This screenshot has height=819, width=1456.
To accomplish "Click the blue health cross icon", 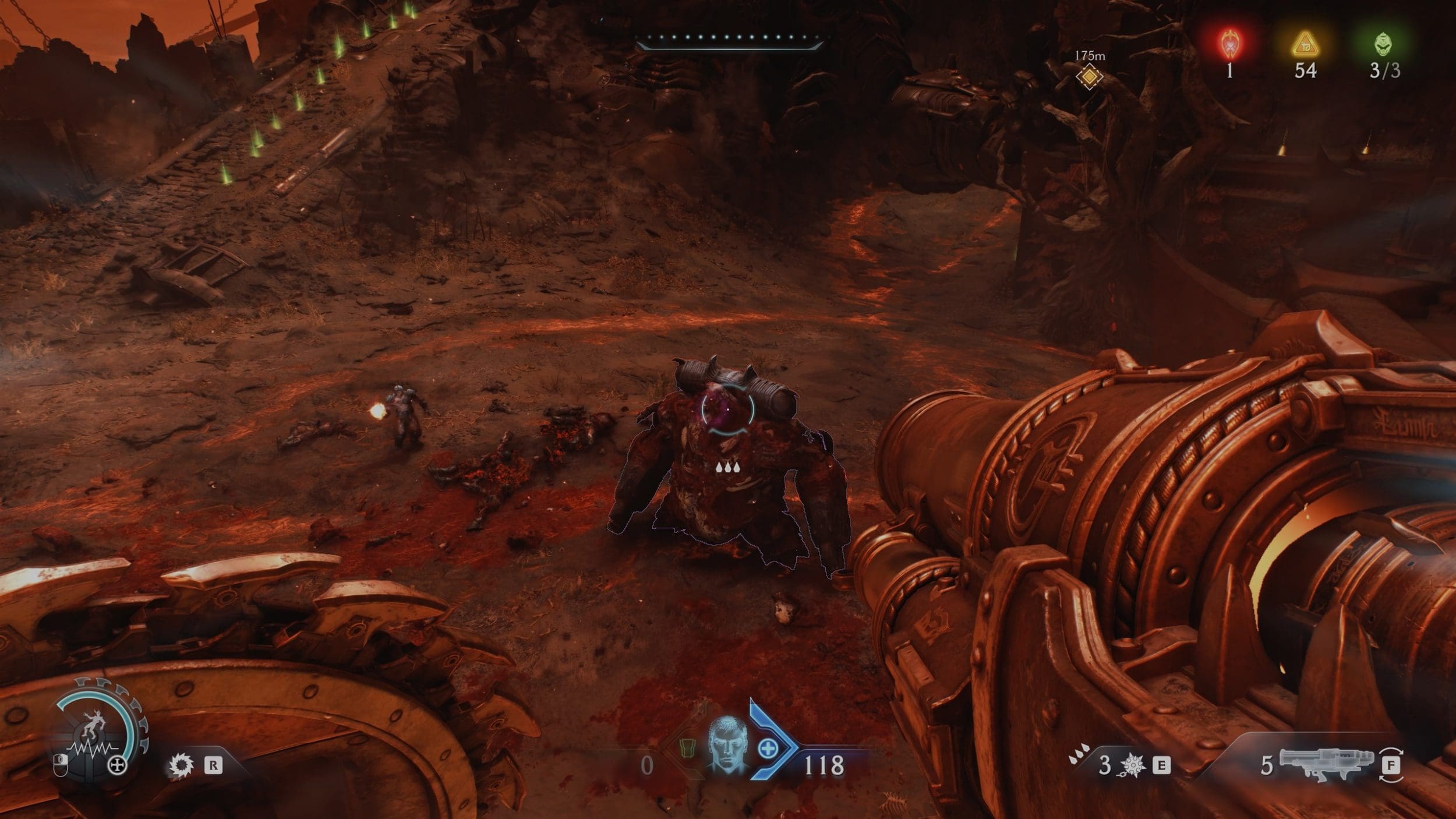I will click(x=767, y=748).
